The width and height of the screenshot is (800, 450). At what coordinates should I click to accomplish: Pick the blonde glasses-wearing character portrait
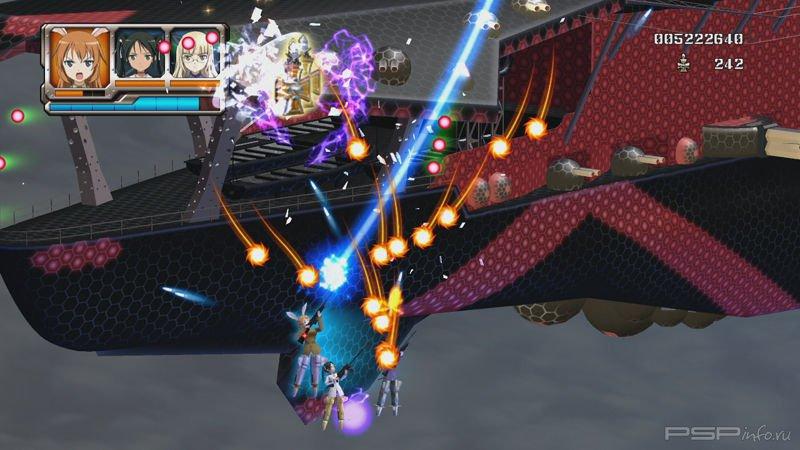[194, 58]
